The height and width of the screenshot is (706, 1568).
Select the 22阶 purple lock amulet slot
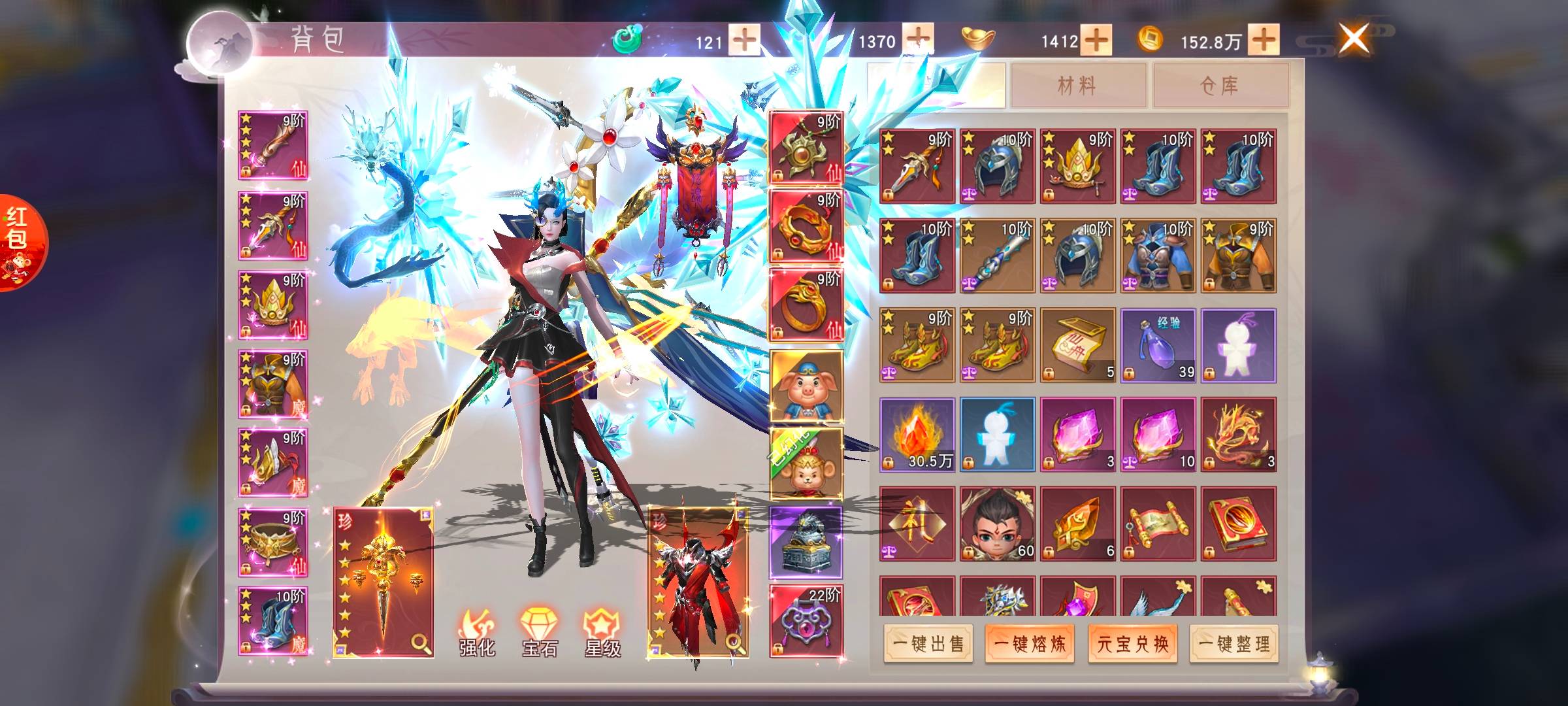coord(806,621)
